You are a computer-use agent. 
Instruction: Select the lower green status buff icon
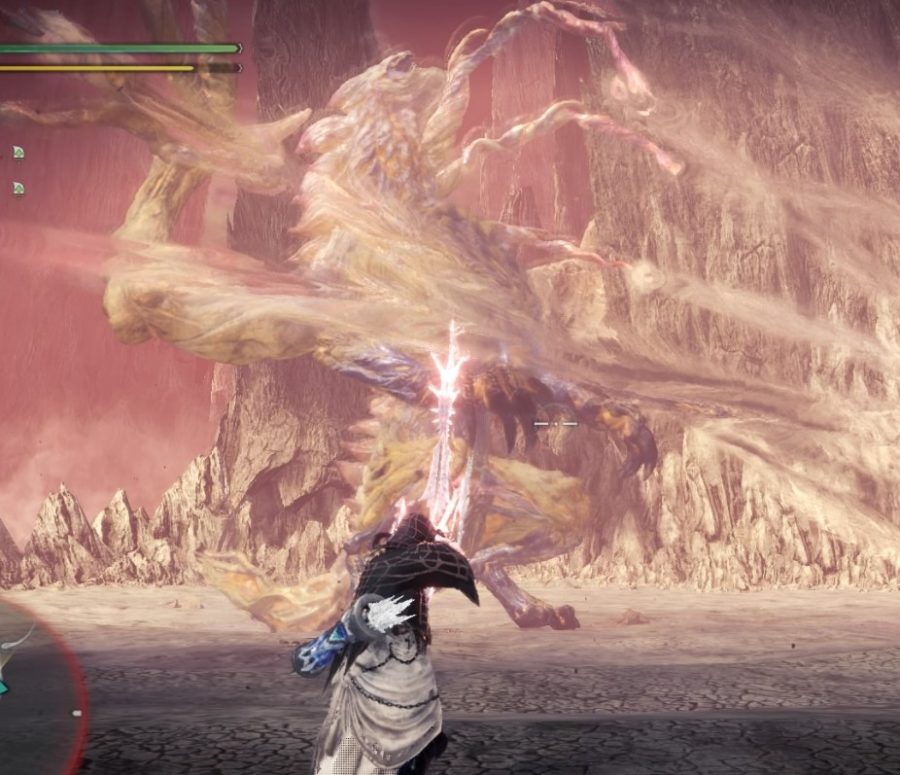[18, 188]
